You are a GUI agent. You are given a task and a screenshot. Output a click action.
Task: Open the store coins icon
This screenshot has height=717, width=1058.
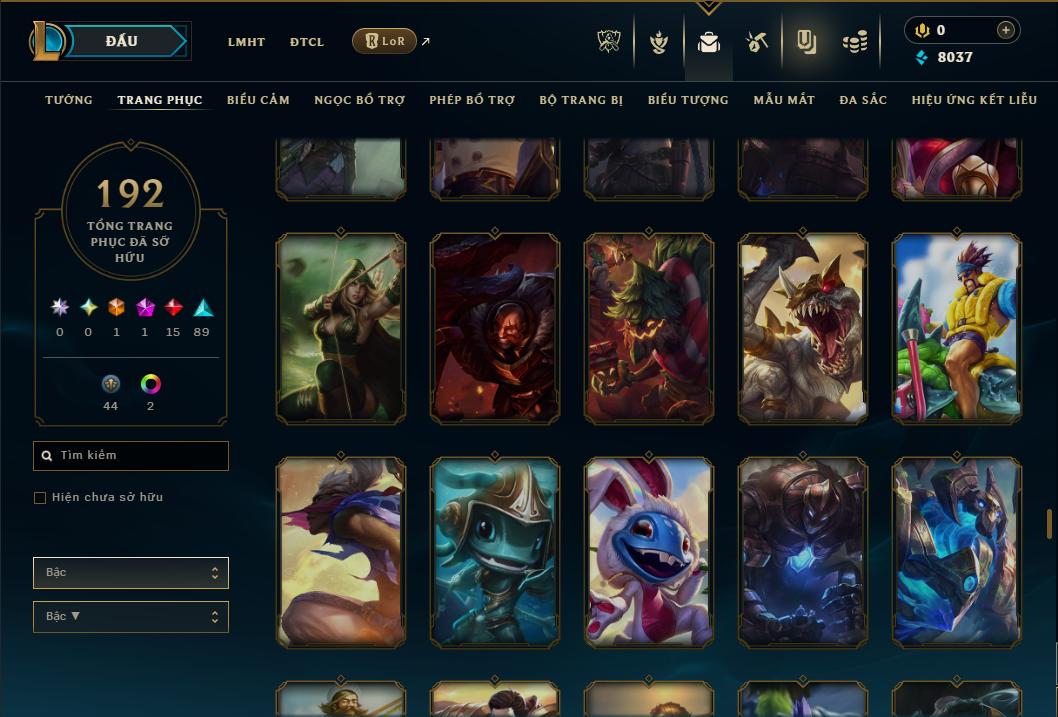point(854,42)
